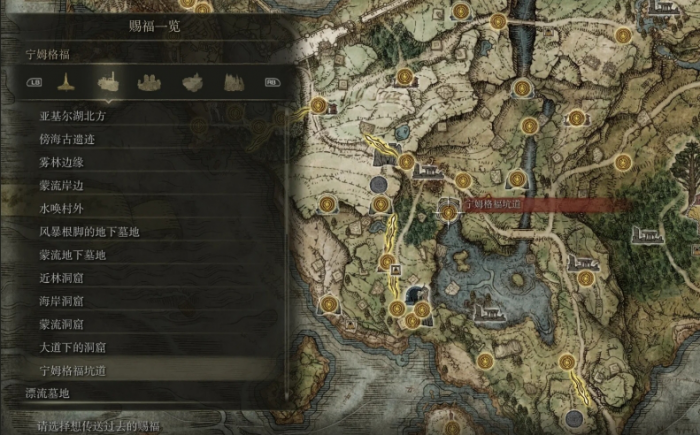700x435 pixels.
Task: Select the 近林洞窟 grace entry
Action: coord(66,278)
